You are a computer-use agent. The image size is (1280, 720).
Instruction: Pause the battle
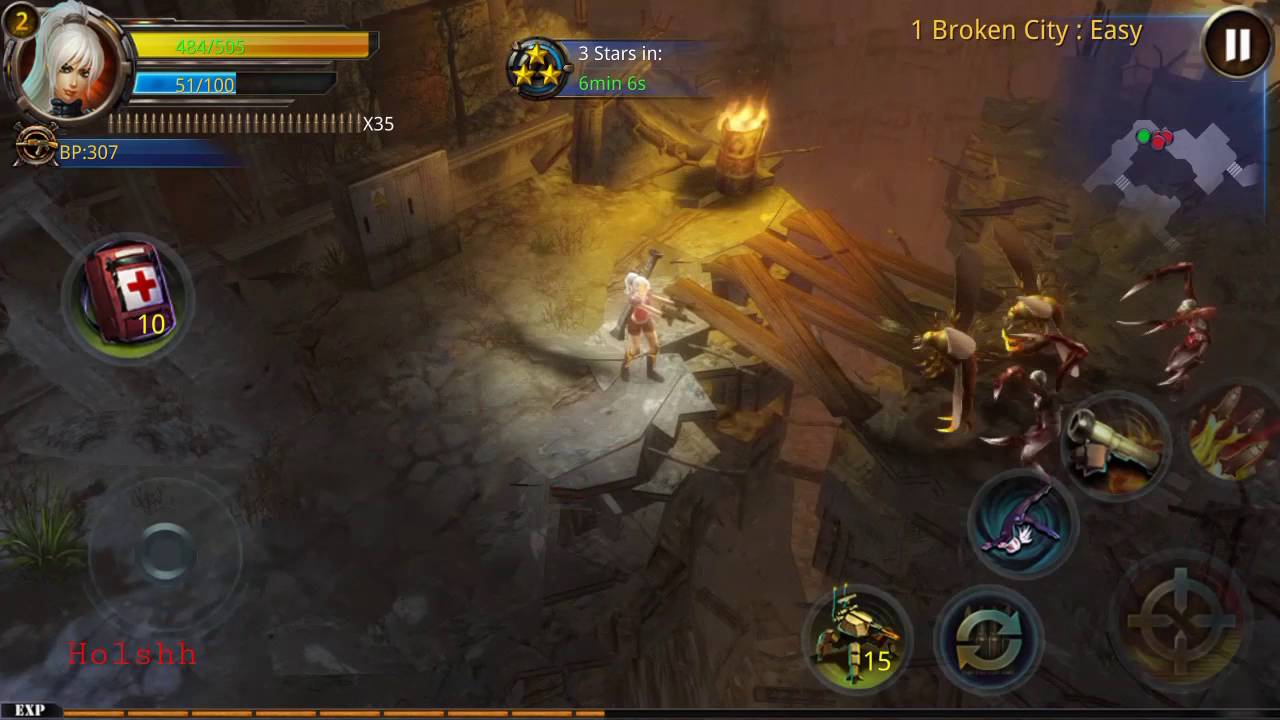pyautogui.click(x=1236, y=44)
